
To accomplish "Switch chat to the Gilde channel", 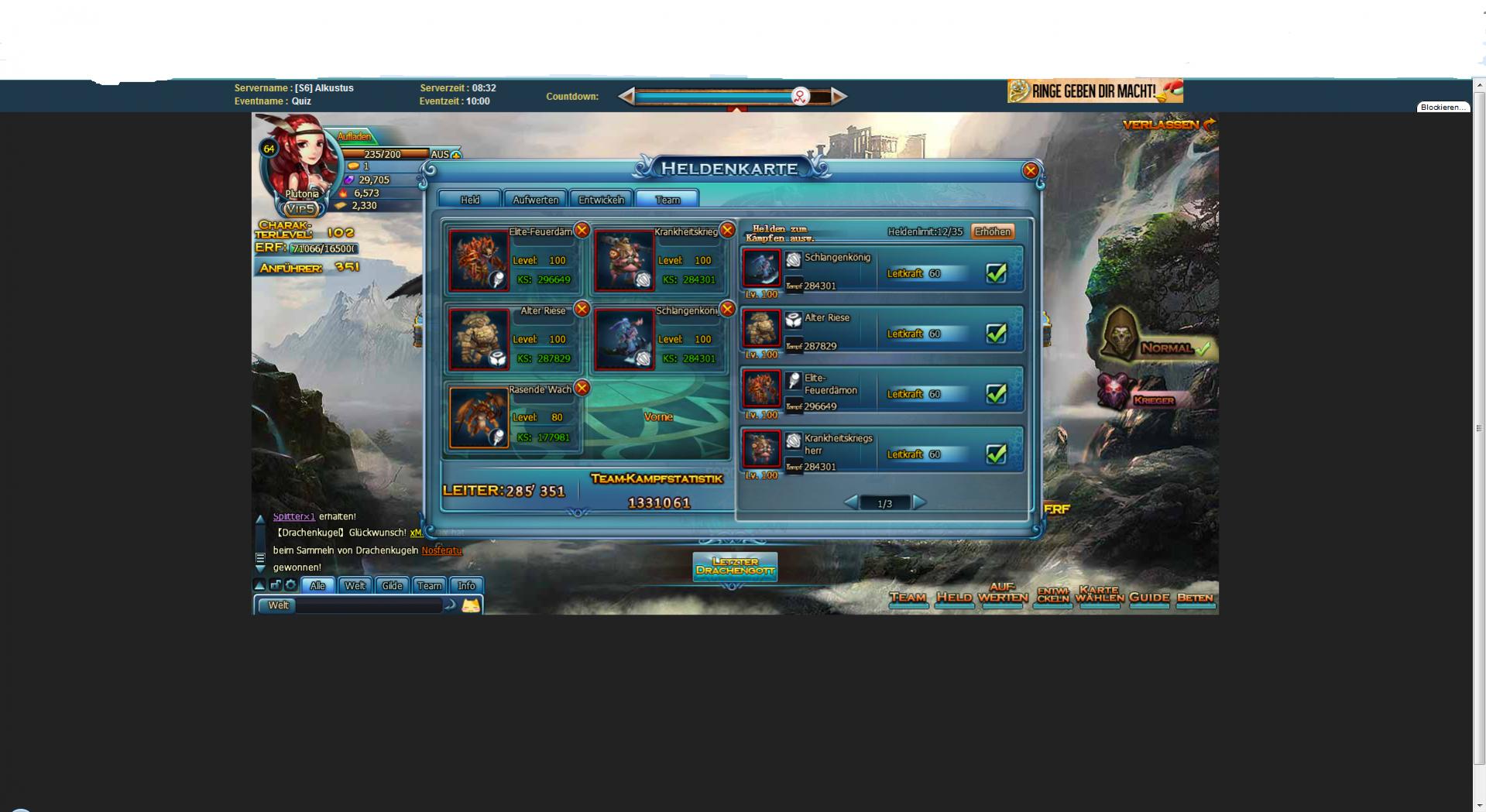I will tap(392, 585).
